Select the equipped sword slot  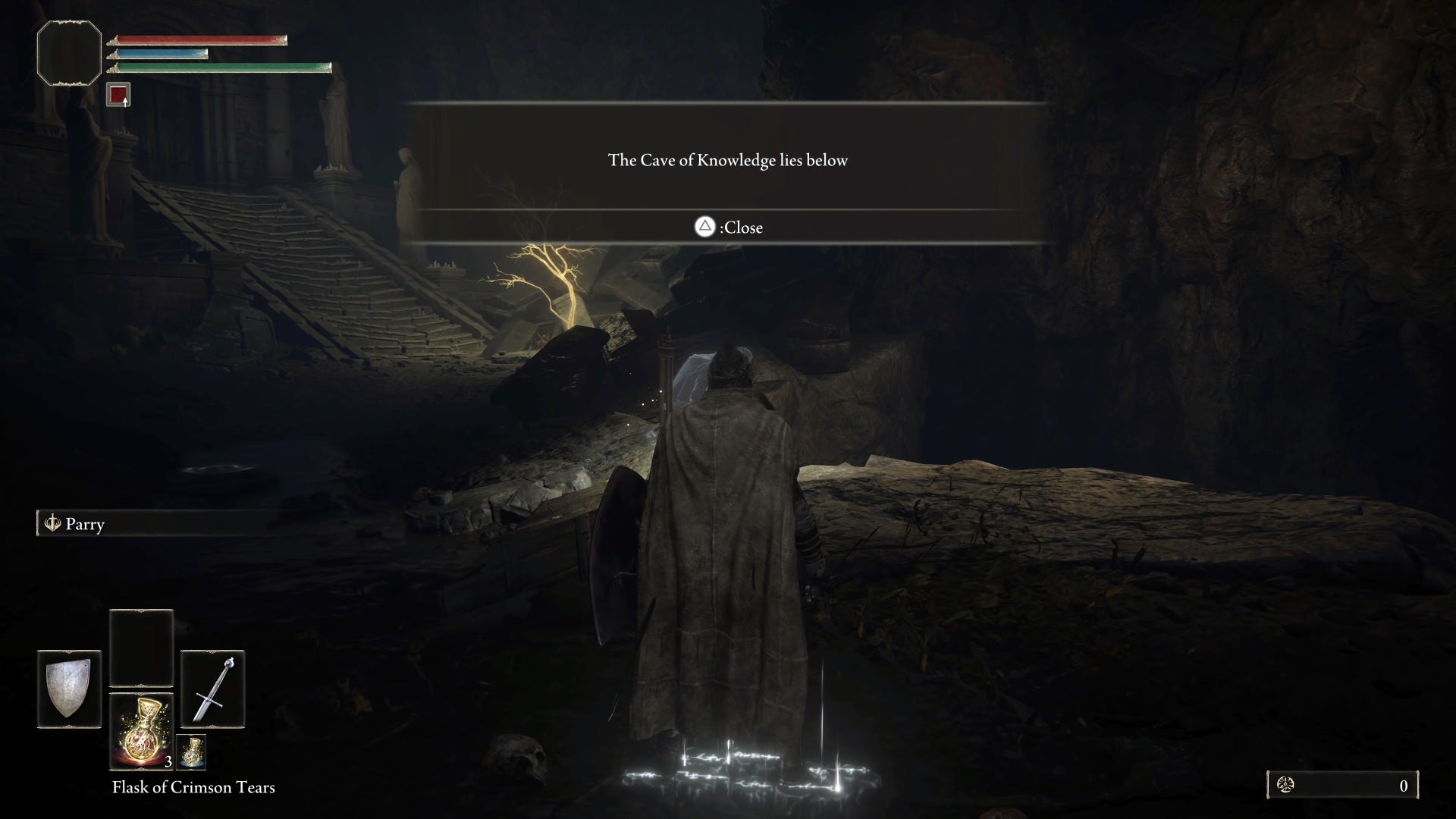tap(212, 689)
